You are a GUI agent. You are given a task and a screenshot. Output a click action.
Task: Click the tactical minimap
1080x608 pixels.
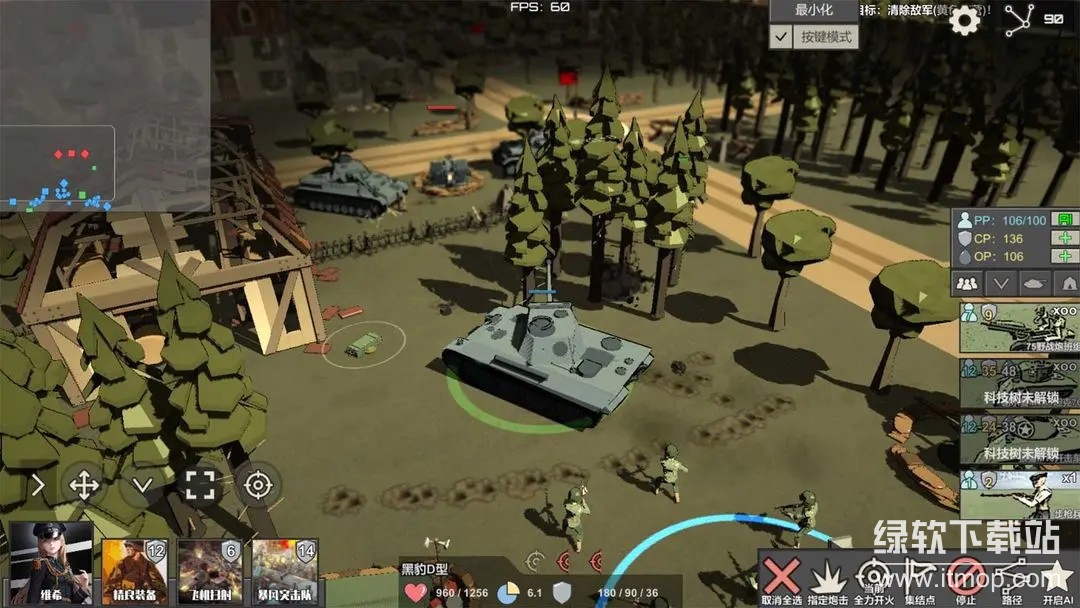coord(57,163)
